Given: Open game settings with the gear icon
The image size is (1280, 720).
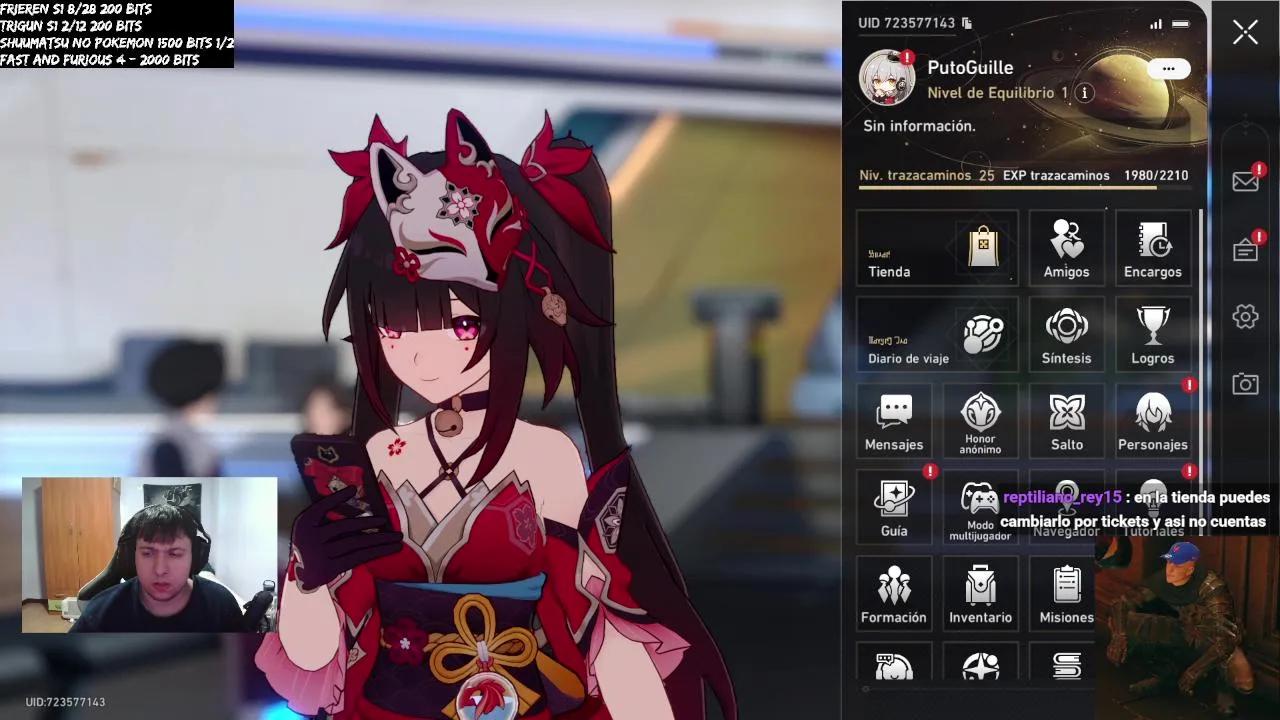Looking at the screenshot, I should pos(1245,315).
